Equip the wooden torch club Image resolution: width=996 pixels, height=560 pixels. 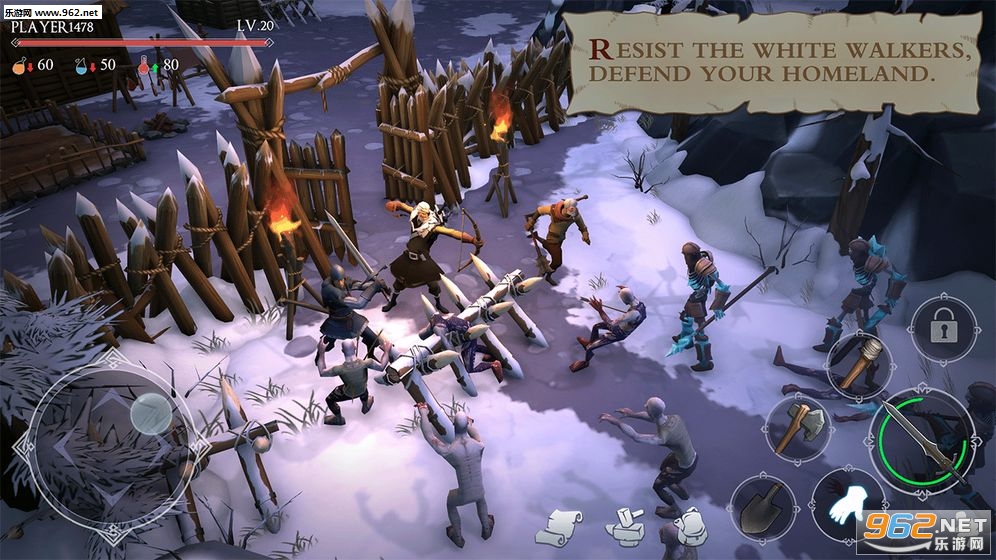click(x=859, y=363)
